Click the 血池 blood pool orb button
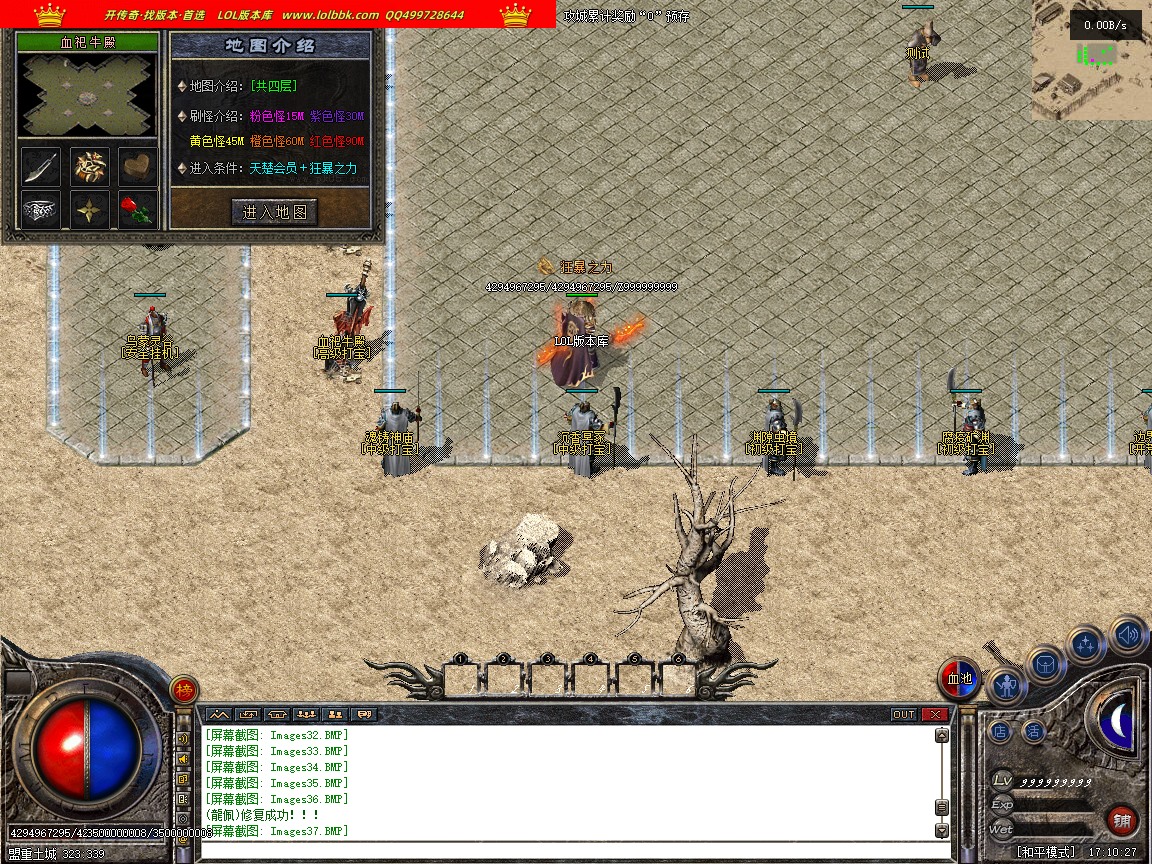Viewport: 1152px width, 864px height. pyautogui.click(x=959, y=679)
